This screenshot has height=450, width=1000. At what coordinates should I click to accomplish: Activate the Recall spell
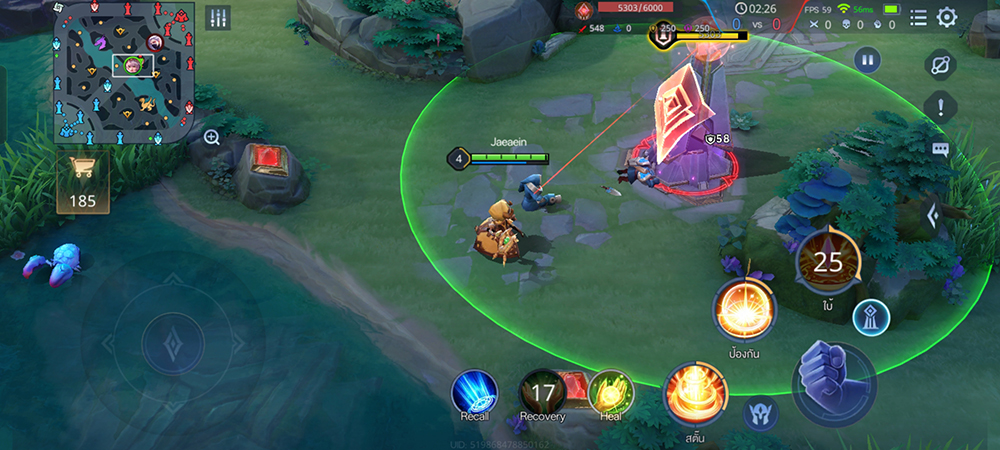point(474,393)
